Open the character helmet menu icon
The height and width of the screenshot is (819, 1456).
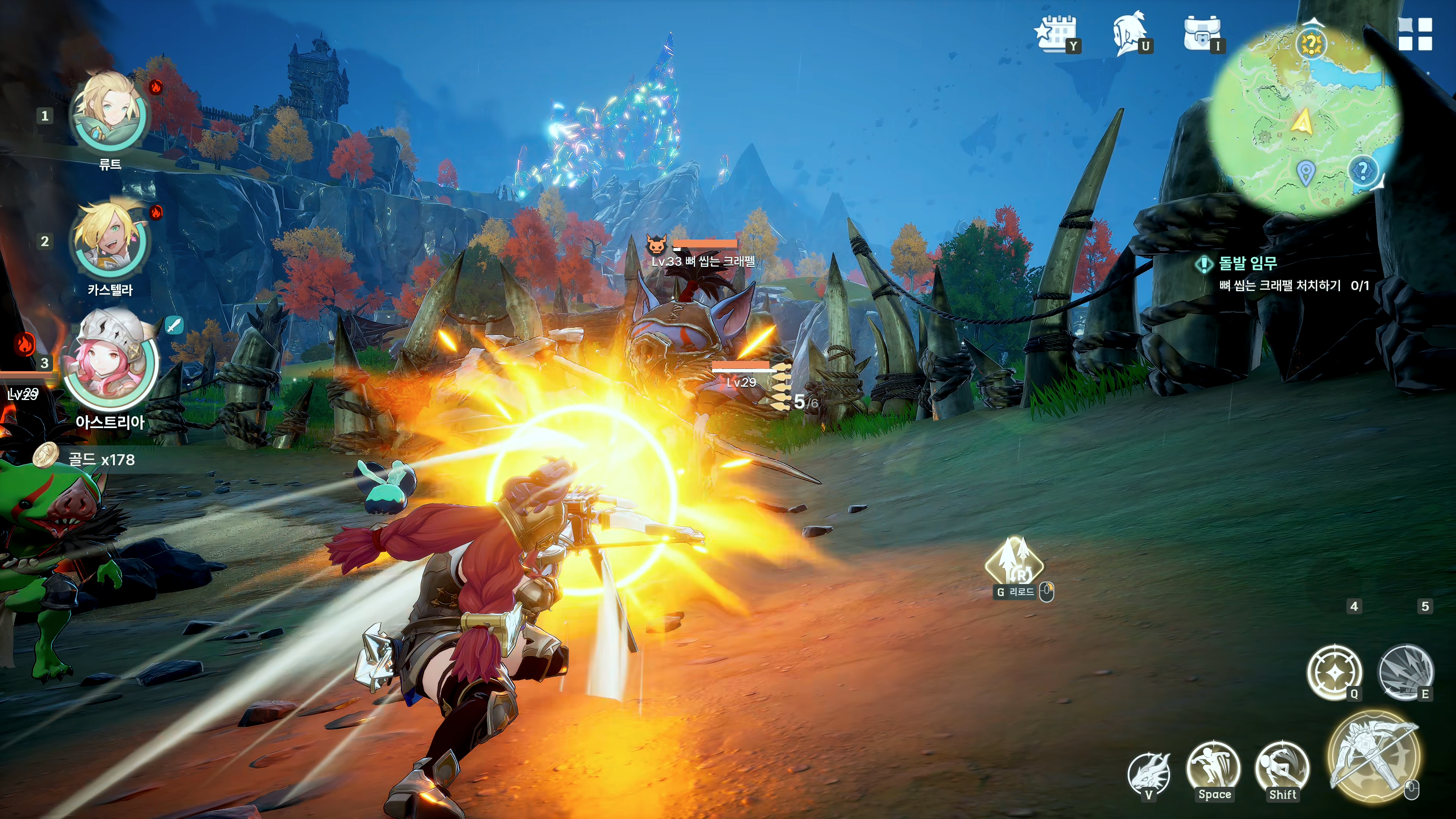(1128, 34)
